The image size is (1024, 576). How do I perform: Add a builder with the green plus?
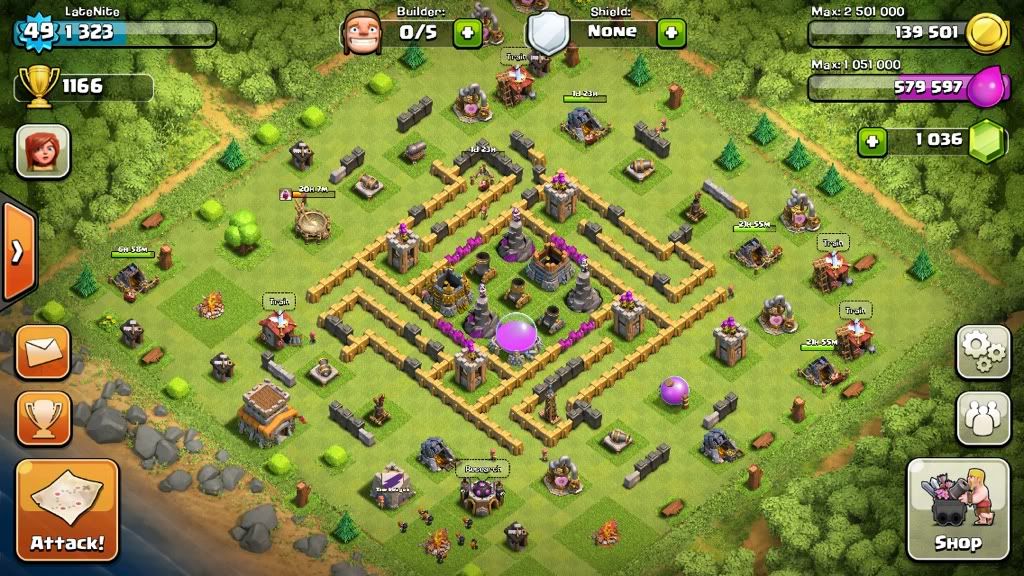click(x=467, y=33)
